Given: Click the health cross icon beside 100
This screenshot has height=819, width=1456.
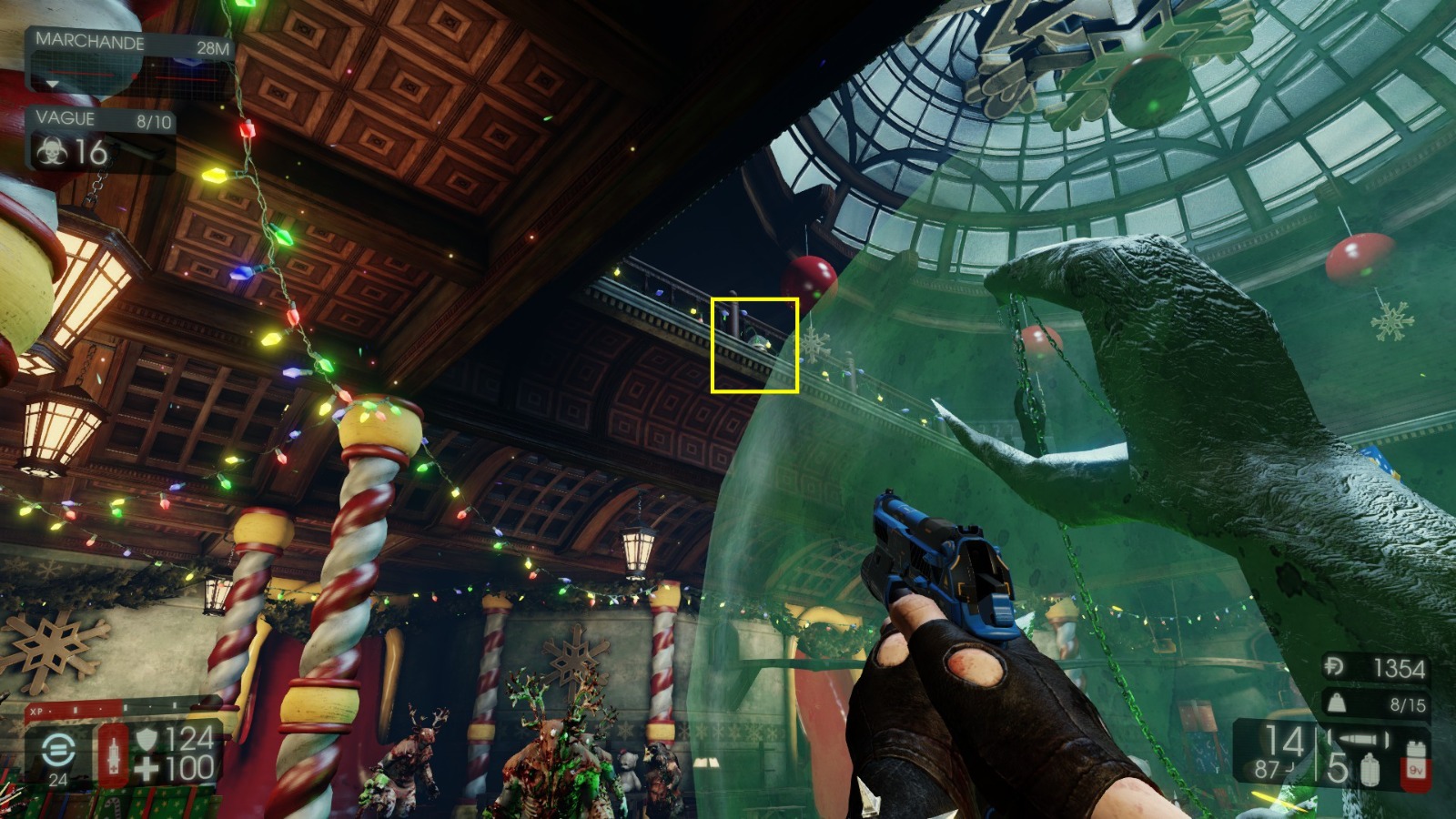Looking at the screenshot, I should click(147, 767).
